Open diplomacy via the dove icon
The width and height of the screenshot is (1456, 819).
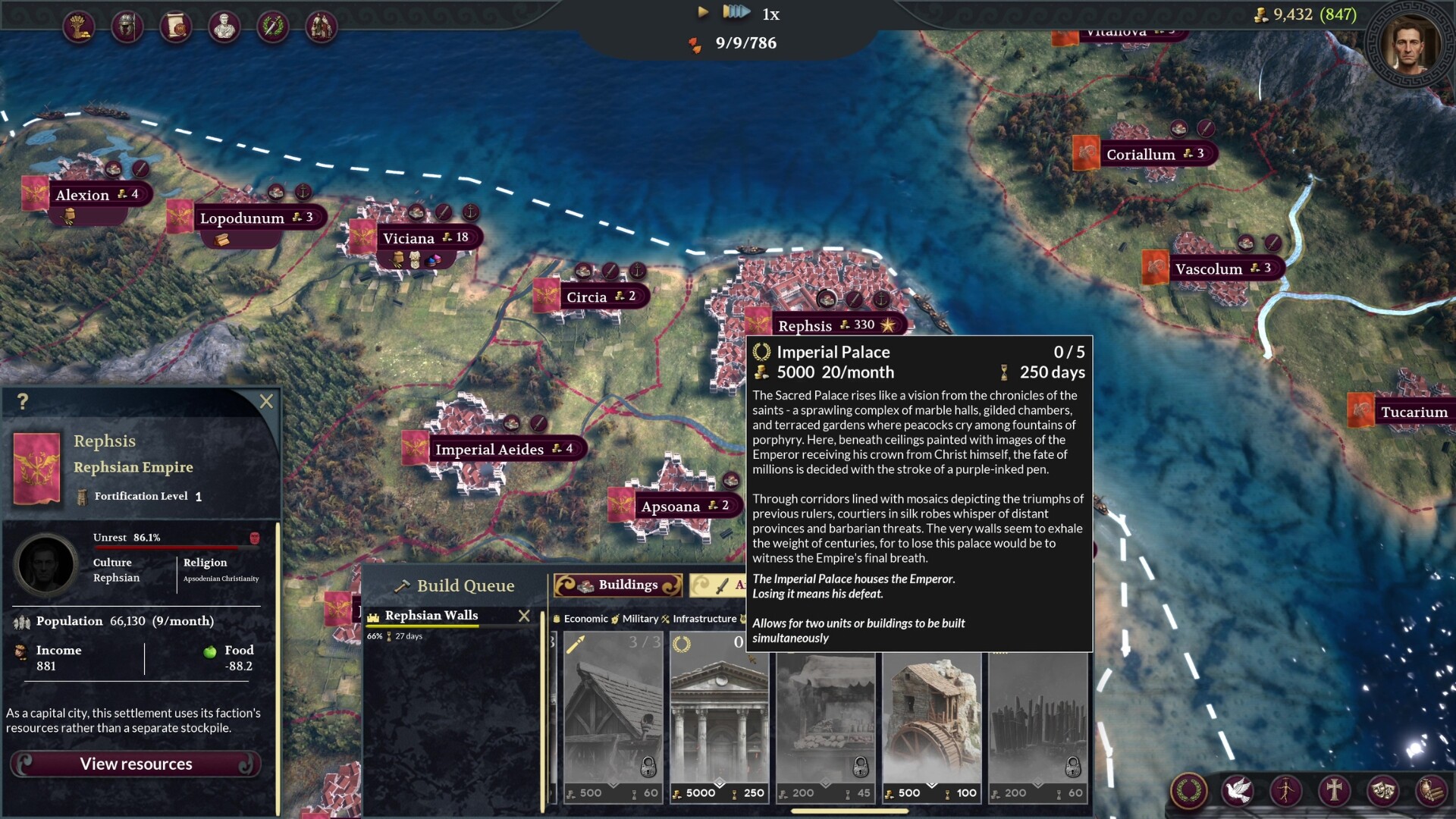[1239, 791]
